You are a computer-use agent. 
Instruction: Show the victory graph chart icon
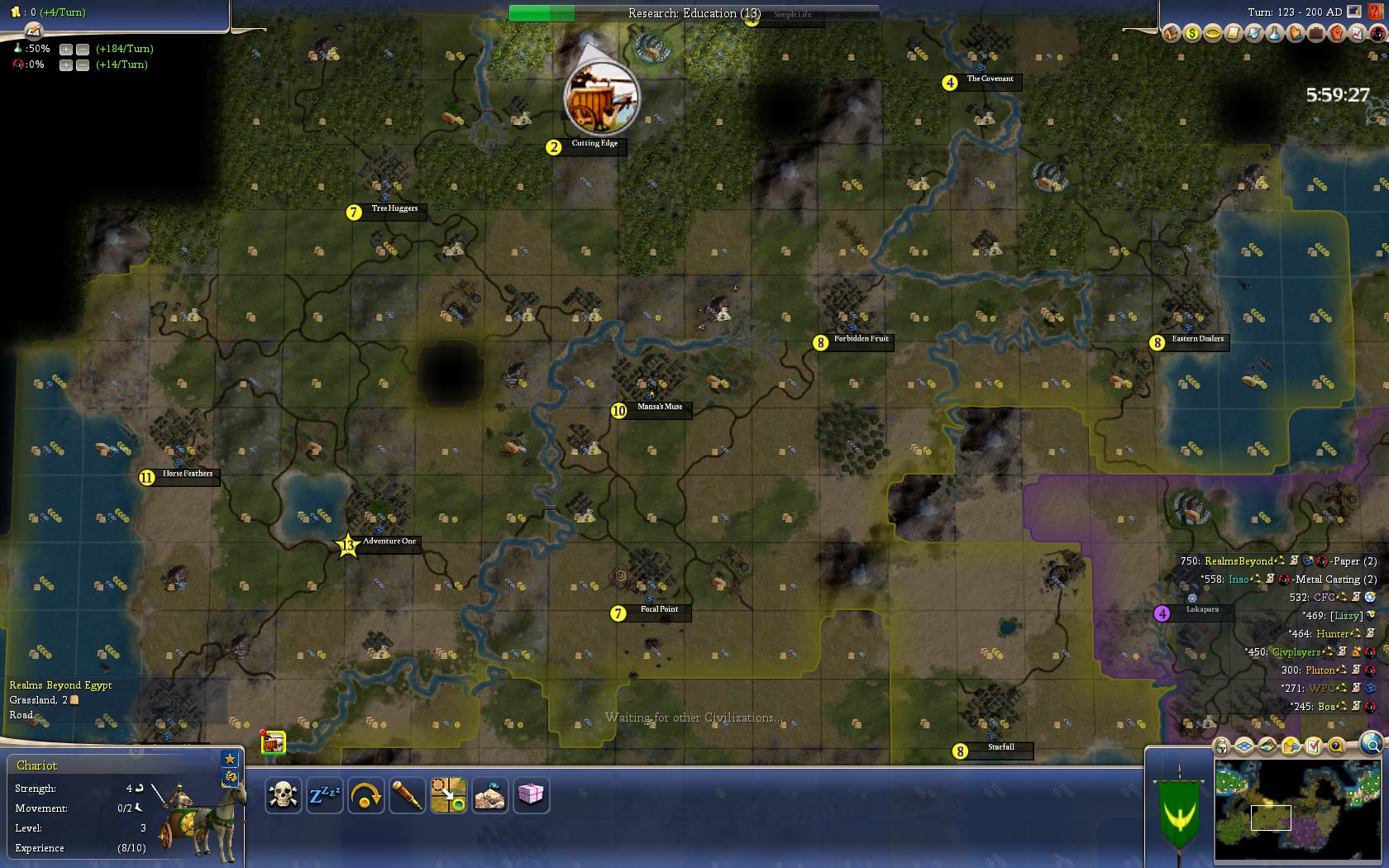(x=1357, y=33)
